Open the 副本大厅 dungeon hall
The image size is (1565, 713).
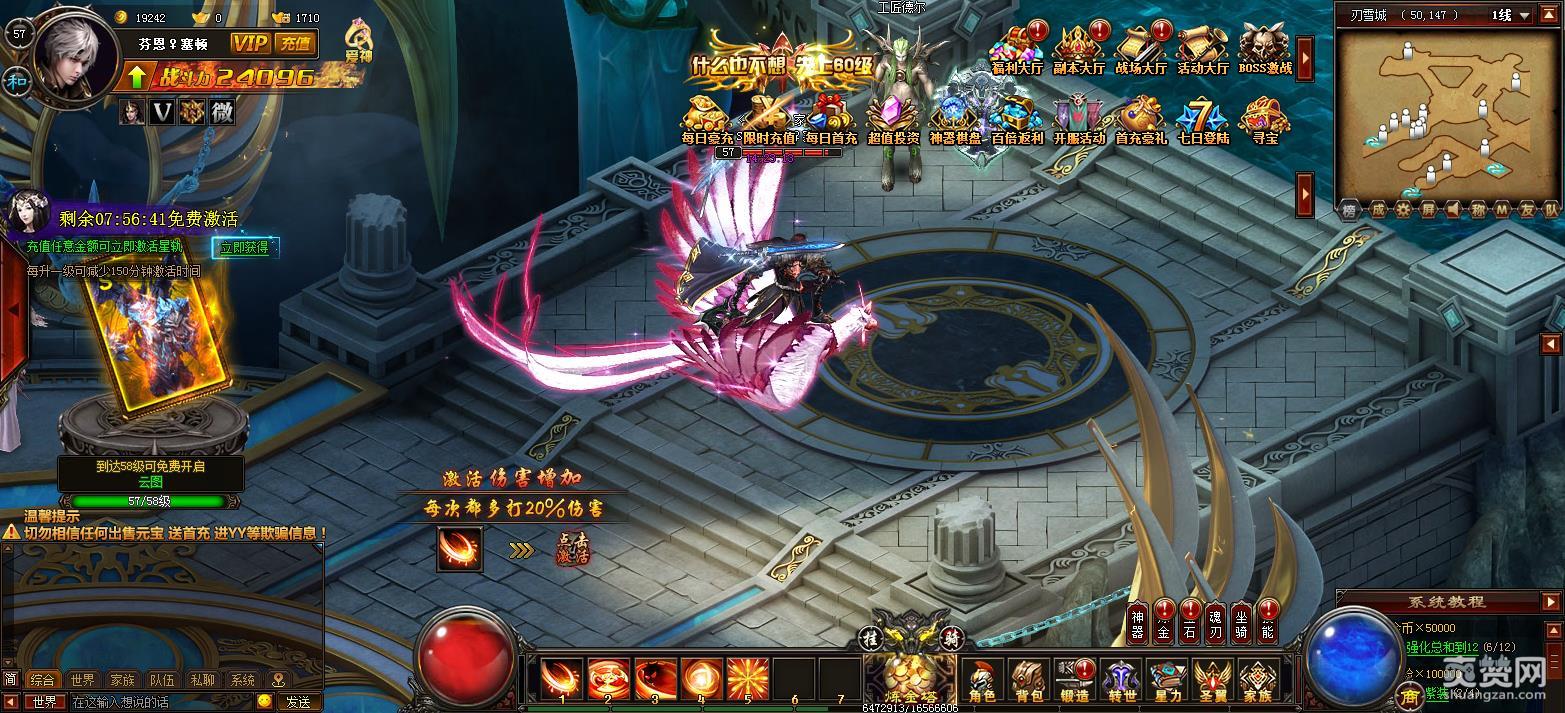pos(1078,50)
